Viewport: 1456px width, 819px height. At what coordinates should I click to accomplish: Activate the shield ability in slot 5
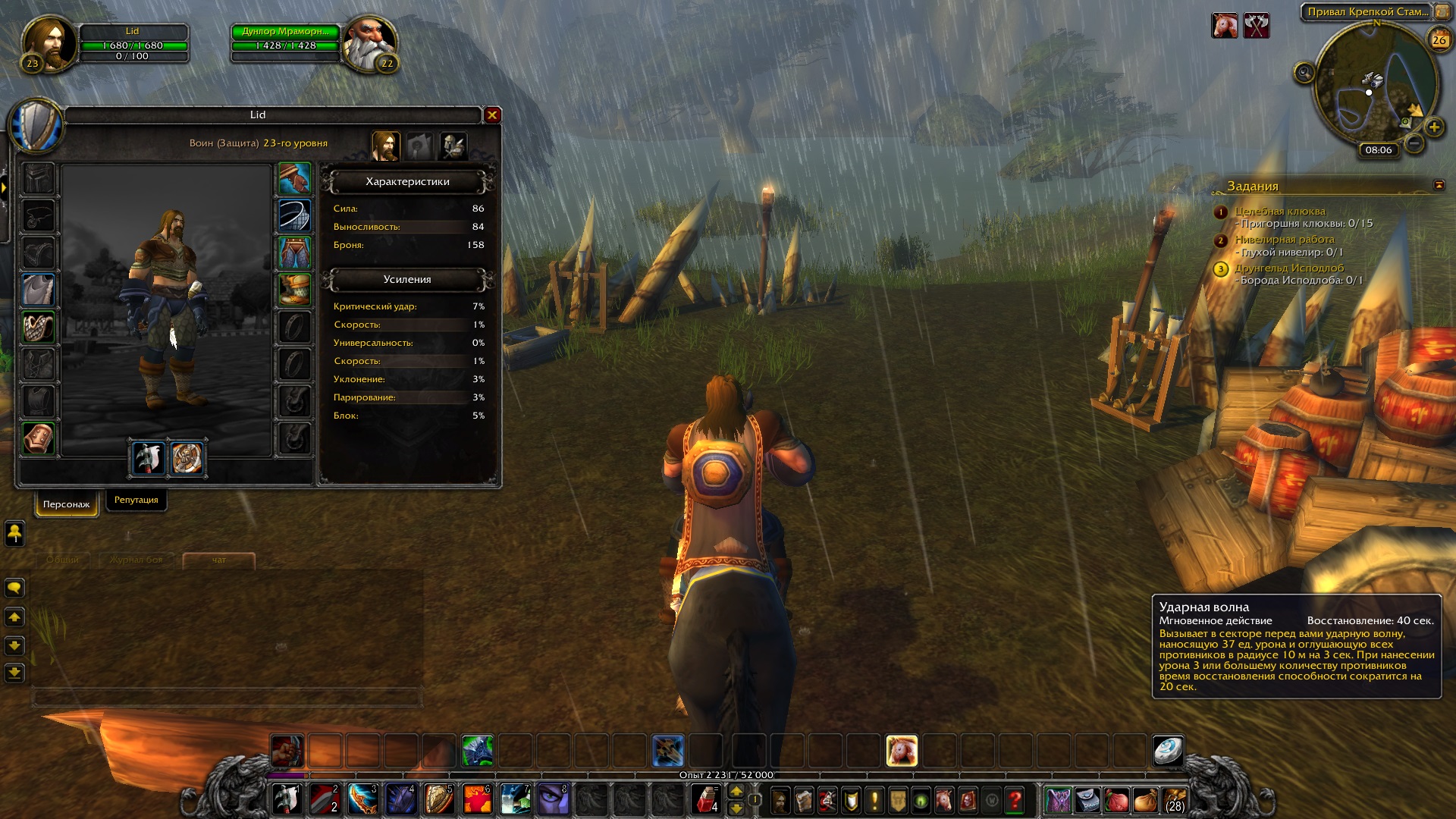click(439, 799)
